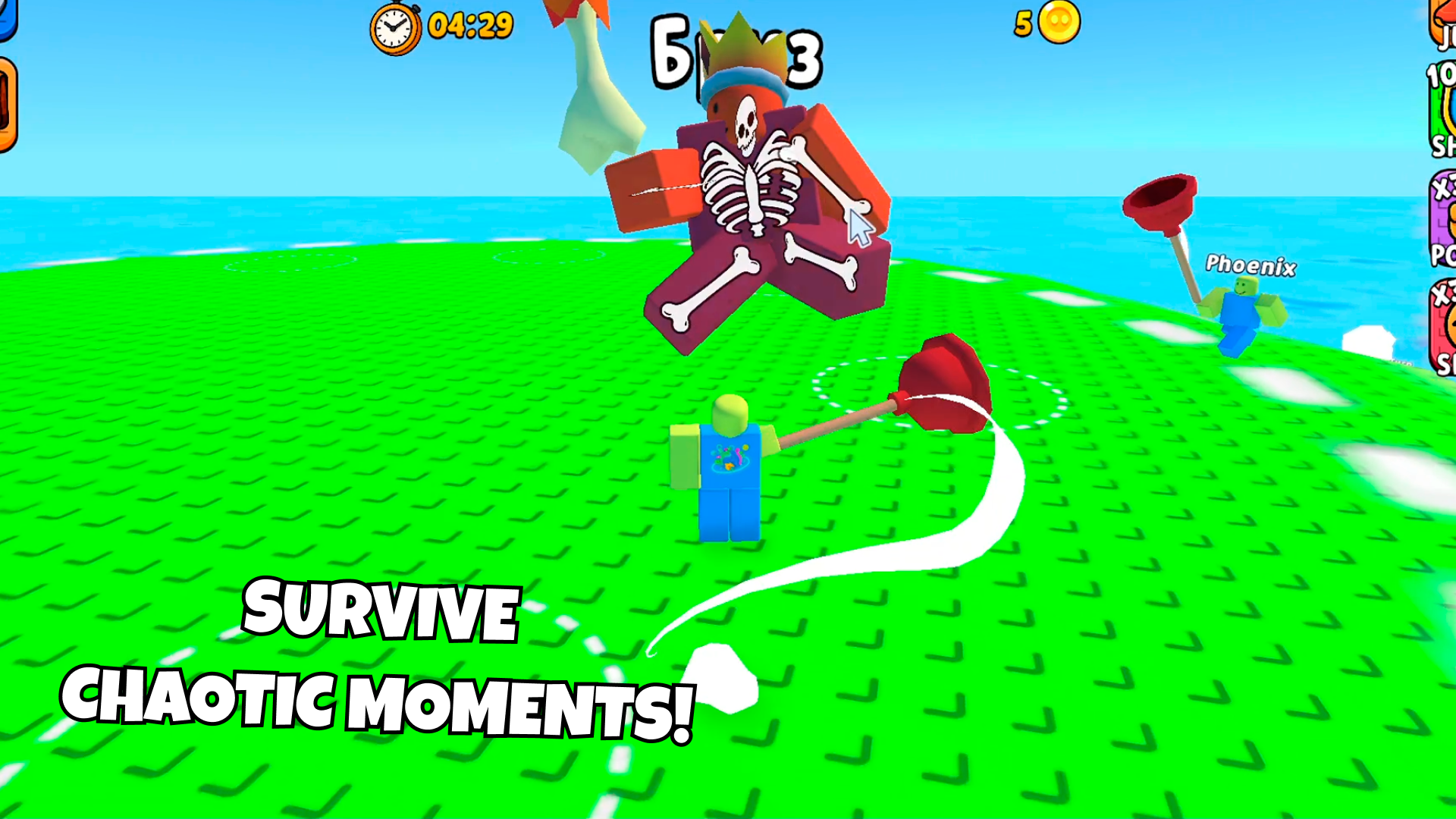Screen dimensions: 1456x819
Task: Click the orange jump boost button
Action: 1443,23
